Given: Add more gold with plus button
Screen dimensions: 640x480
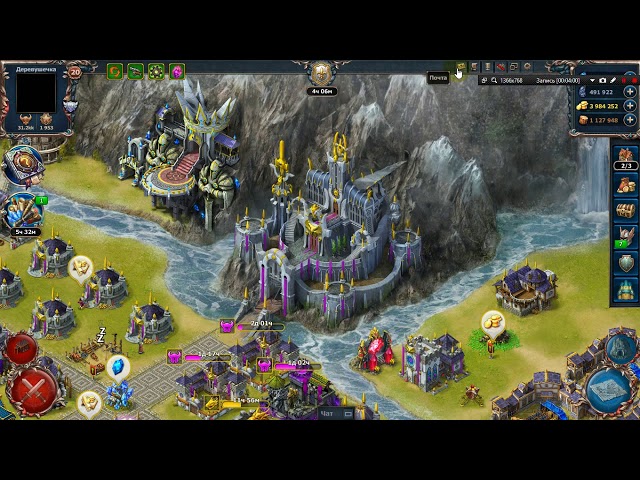Looking at the screenshot, I should pos(630,105).
